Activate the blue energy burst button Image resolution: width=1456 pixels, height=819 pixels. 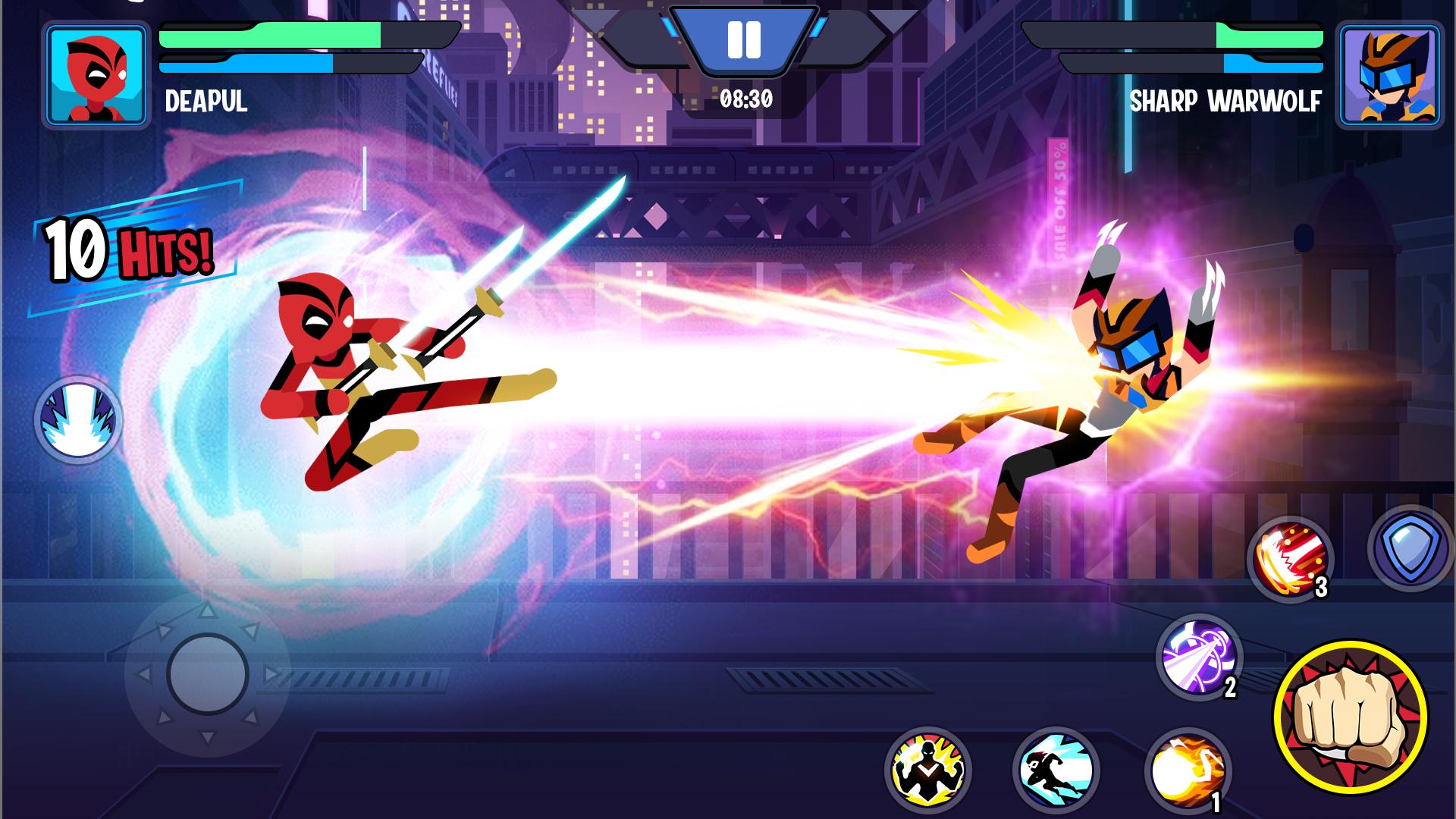(78, 419)
